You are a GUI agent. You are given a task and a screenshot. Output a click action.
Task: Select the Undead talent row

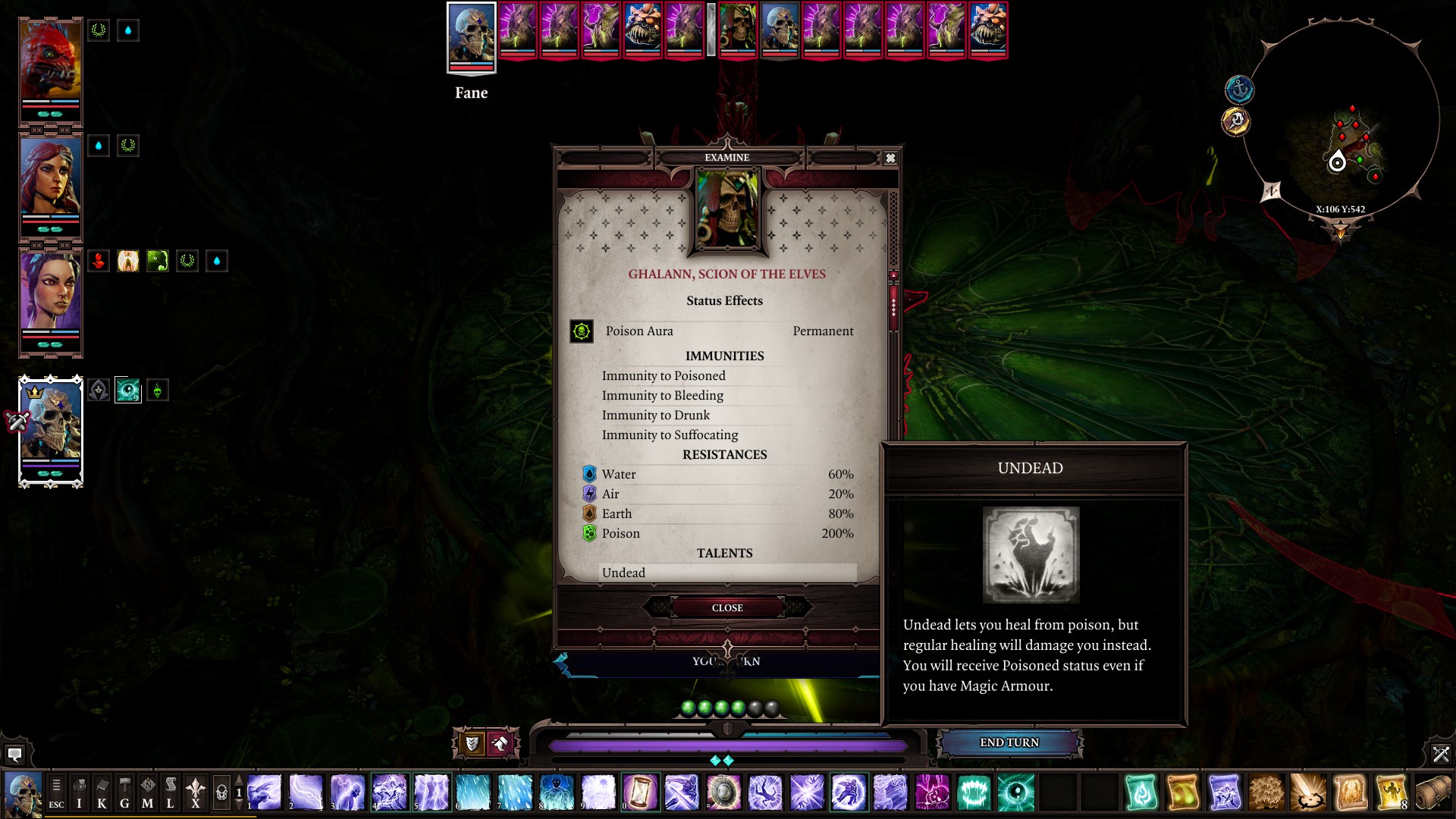click(x=726, y=573)
